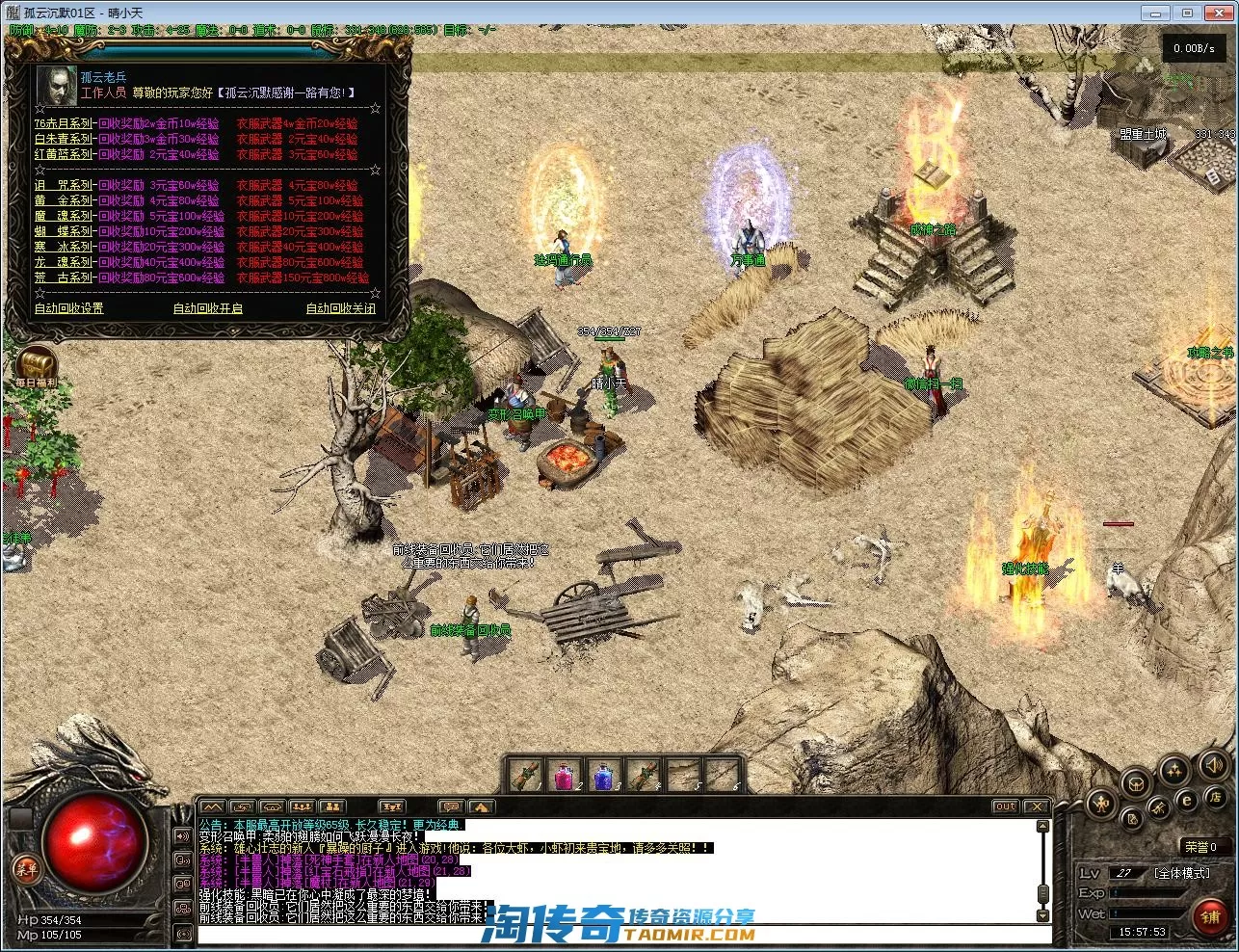Close the chat panel with X button
1239x952 pixels.
tap(1036, 807)
